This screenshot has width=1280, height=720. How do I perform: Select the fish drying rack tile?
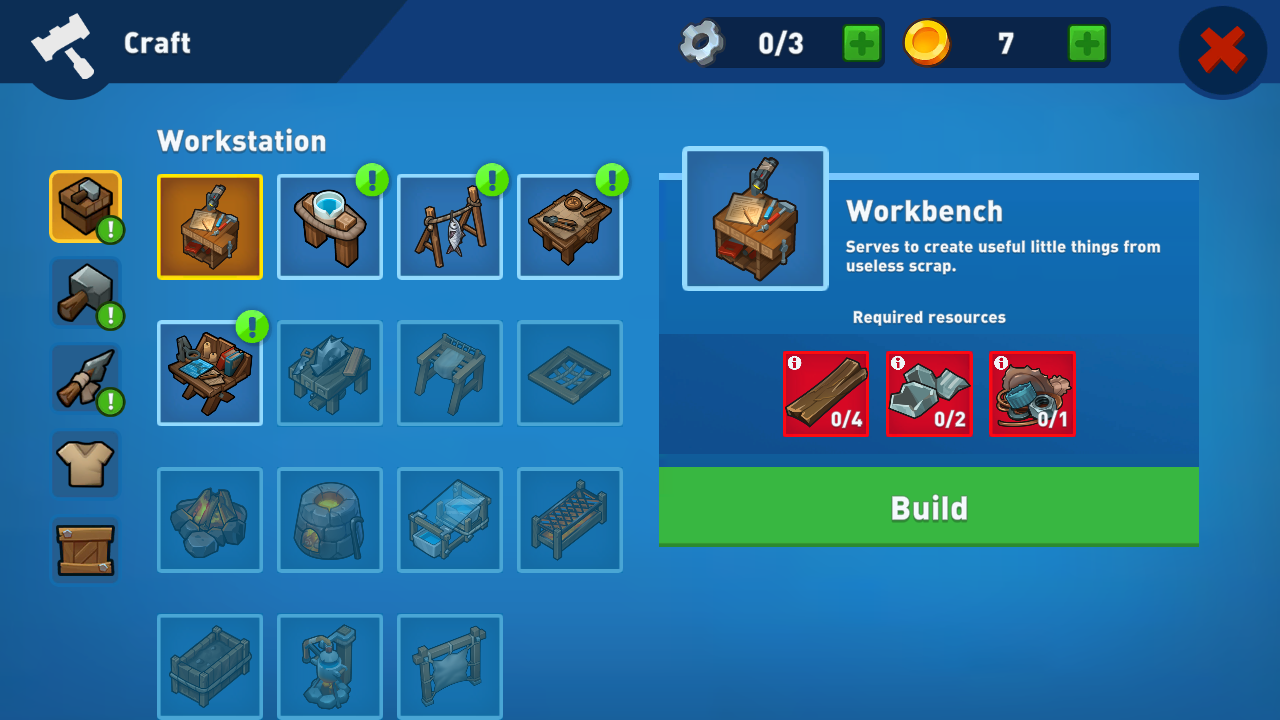[450, 227]
